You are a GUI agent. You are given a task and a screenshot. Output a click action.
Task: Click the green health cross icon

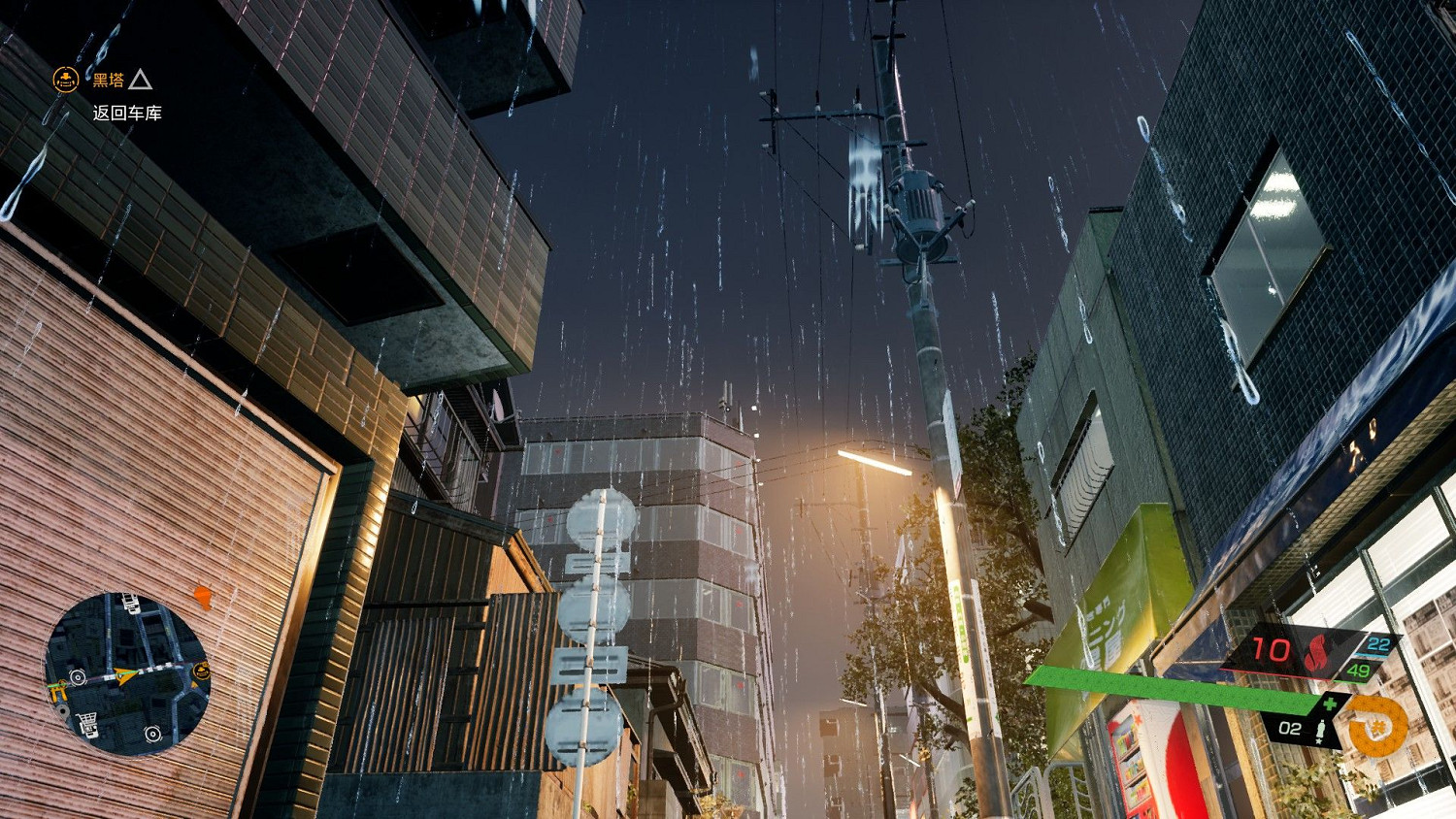1331,704
